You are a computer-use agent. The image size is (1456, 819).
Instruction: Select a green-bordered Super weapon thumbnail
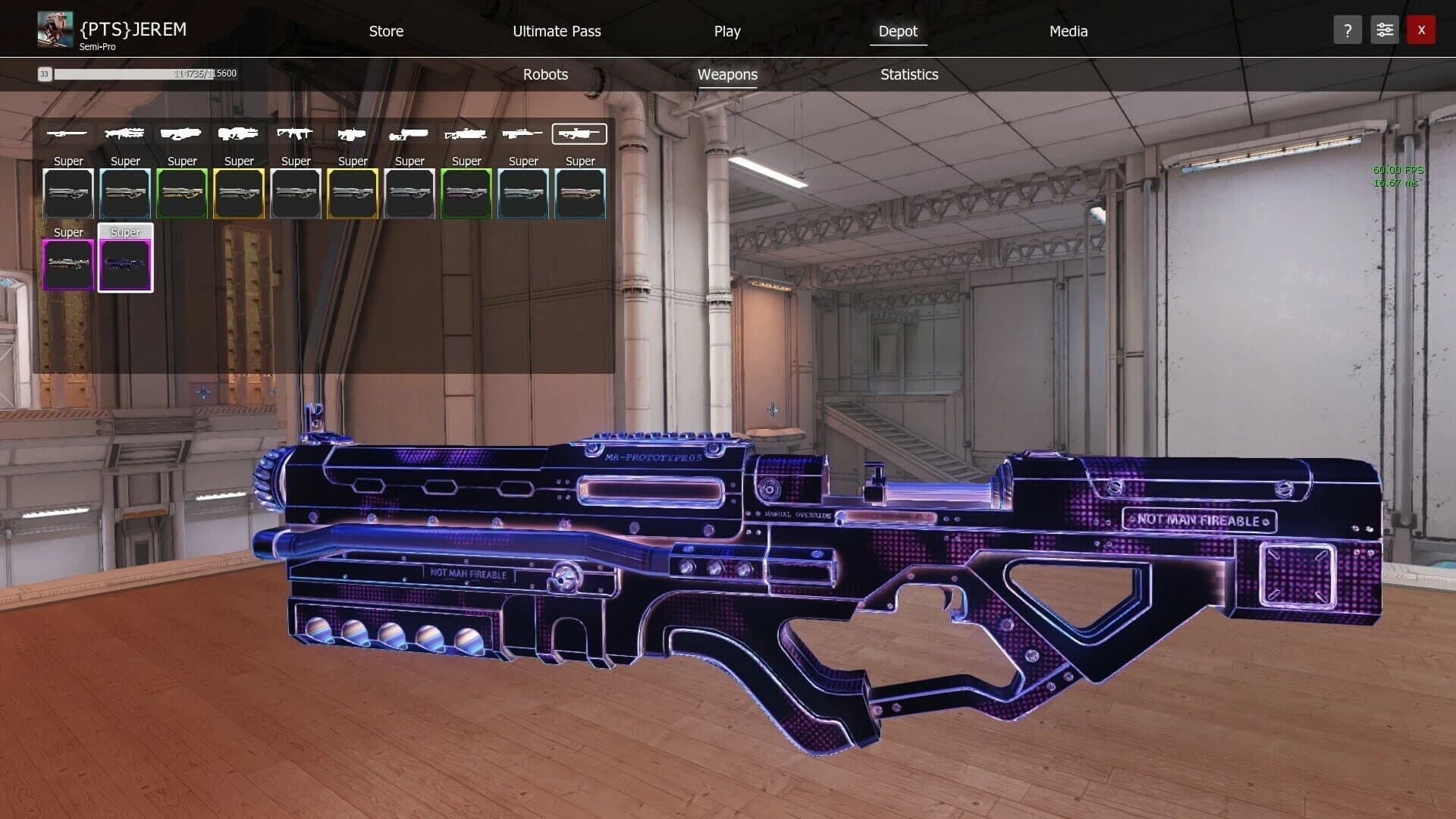point(182,193)
